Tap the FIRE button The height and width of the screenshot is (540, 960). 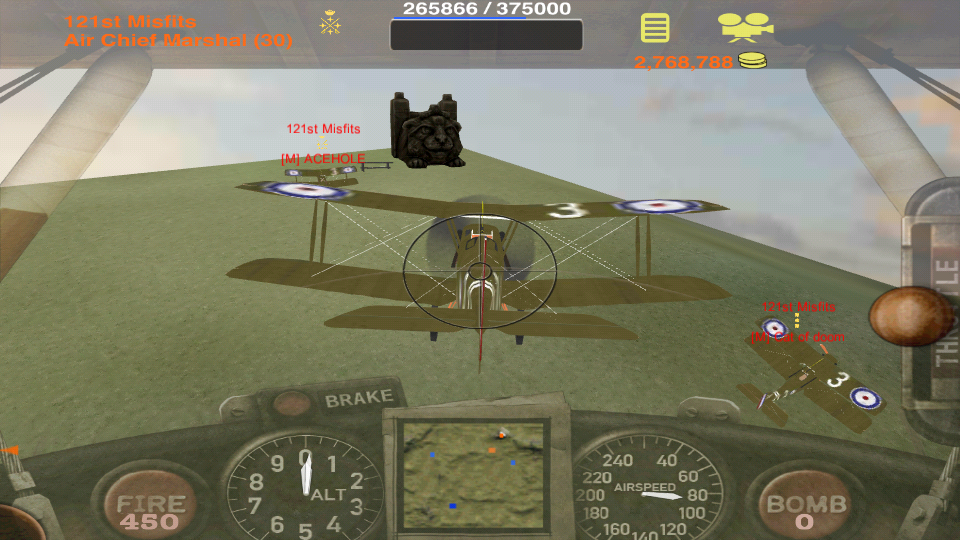click(150, 510)
